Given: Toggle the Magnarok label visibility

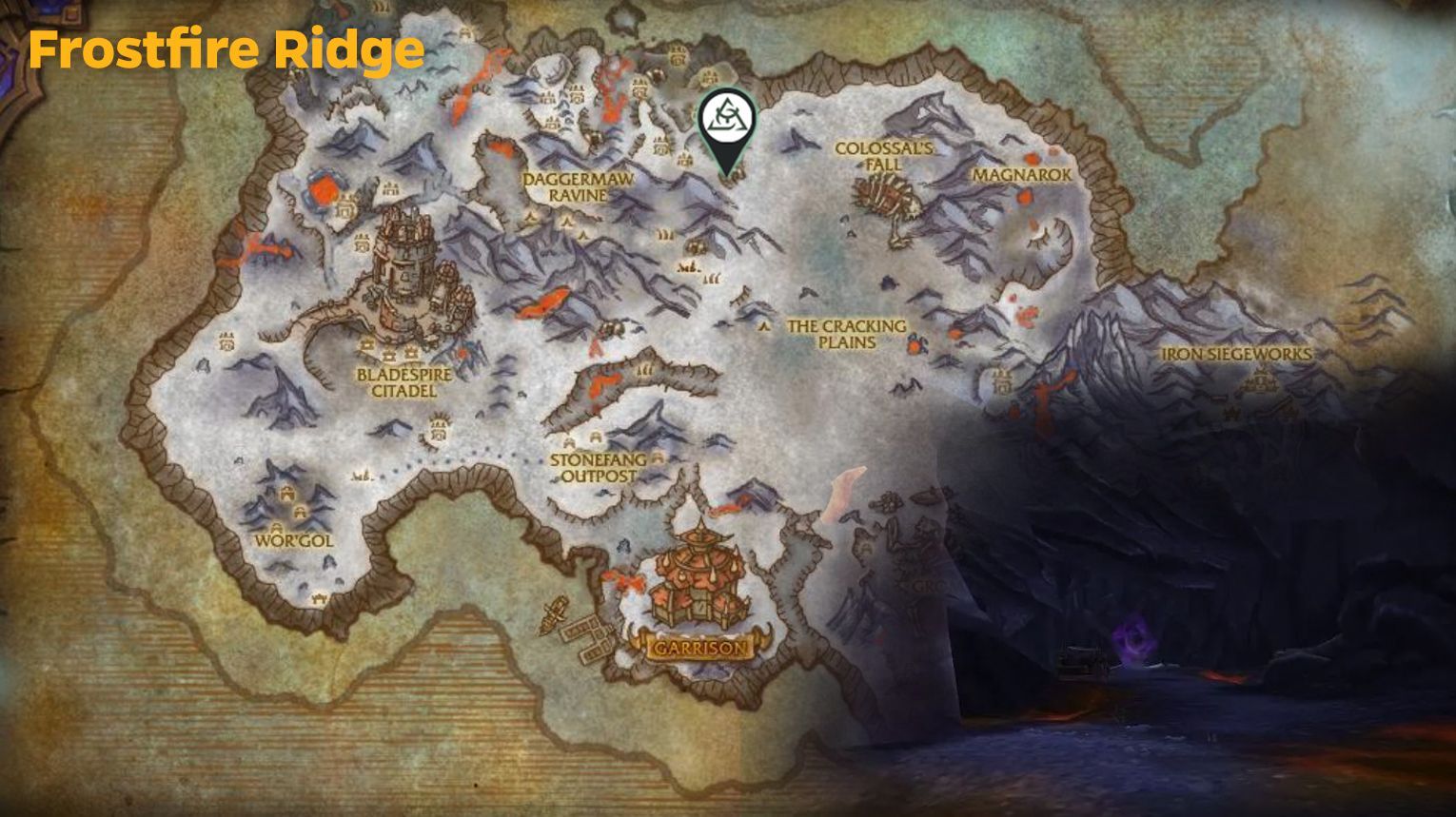Looking at the screenshot, I should click(x=1022, y=175).
